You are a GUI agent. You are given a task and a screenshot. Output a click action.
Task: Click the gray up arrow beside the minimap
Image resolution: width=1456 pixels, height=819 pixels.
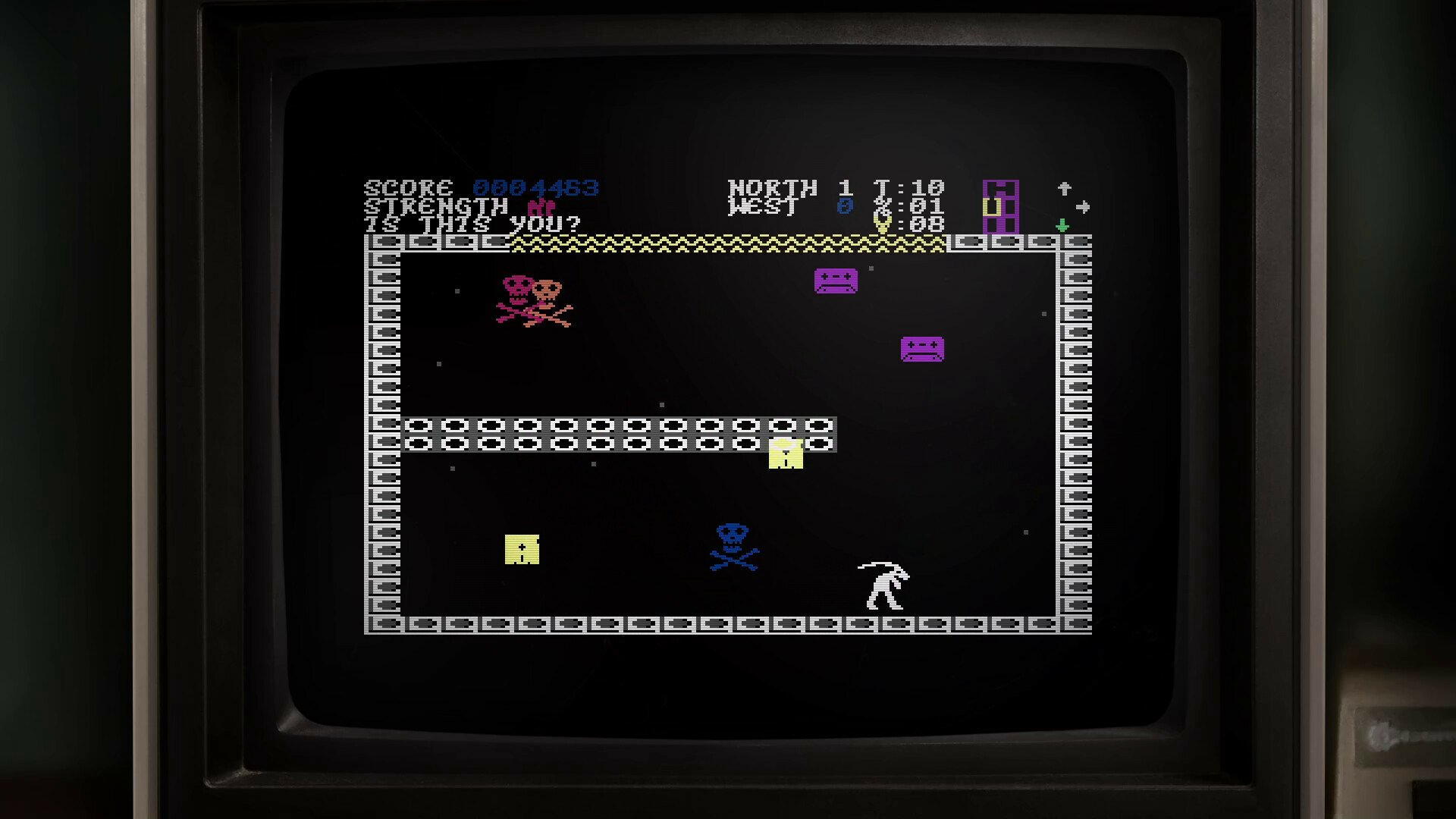[x=1065, y=186]
